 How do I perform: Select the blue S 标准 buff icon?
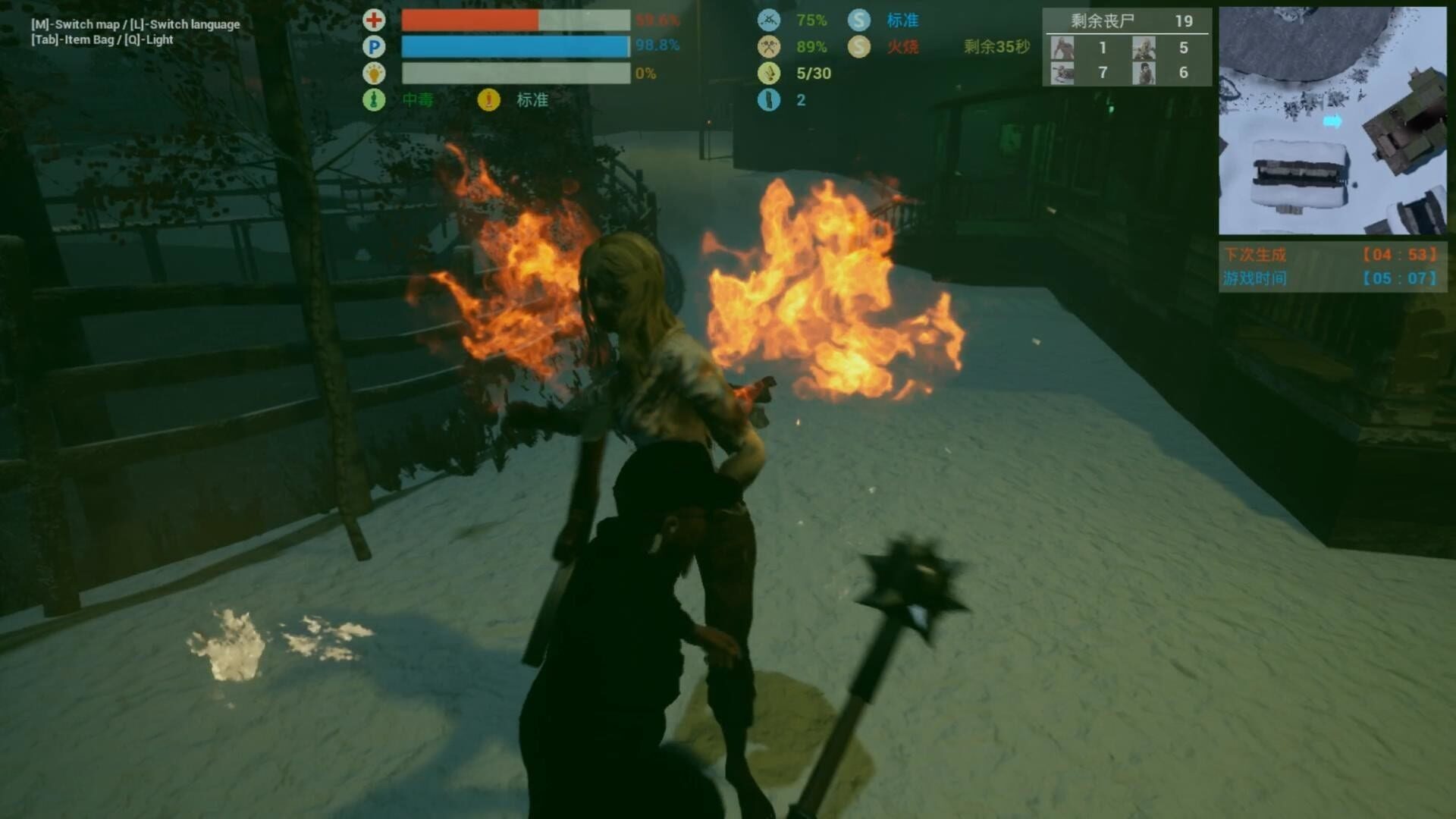click(859, 20)
